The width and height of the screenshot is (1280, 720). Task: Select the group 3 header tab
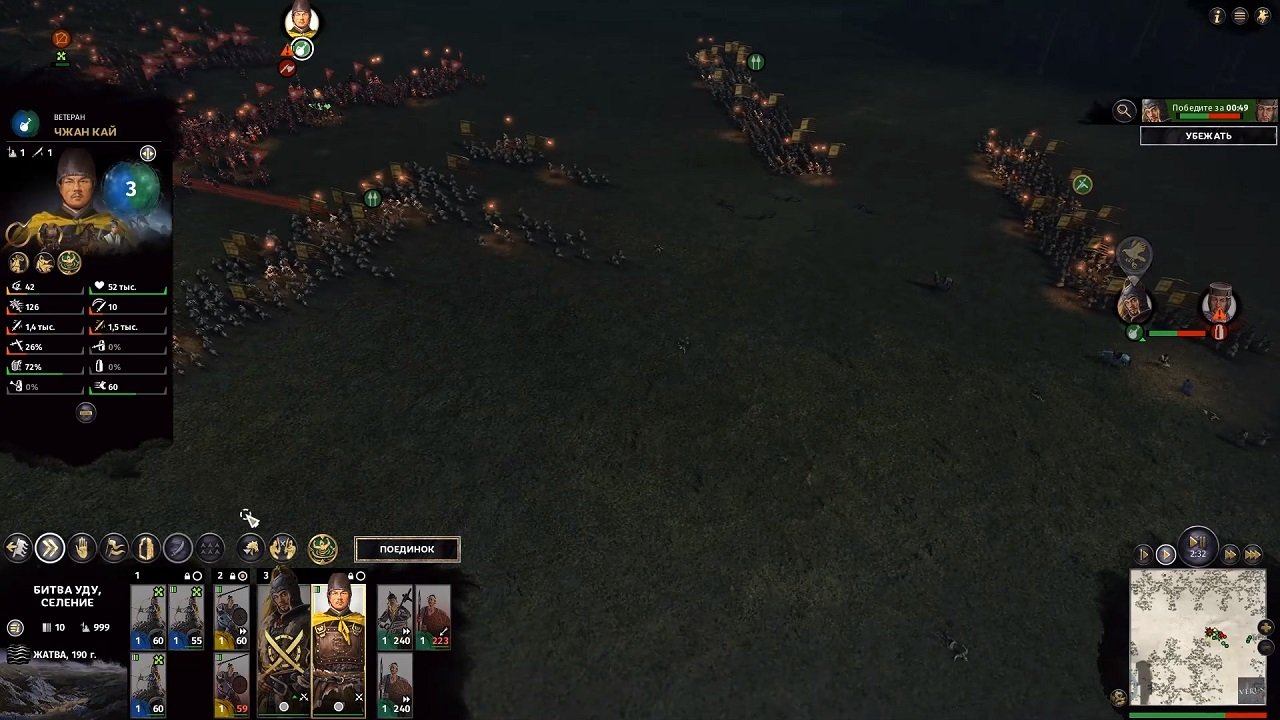pos(266,575)
